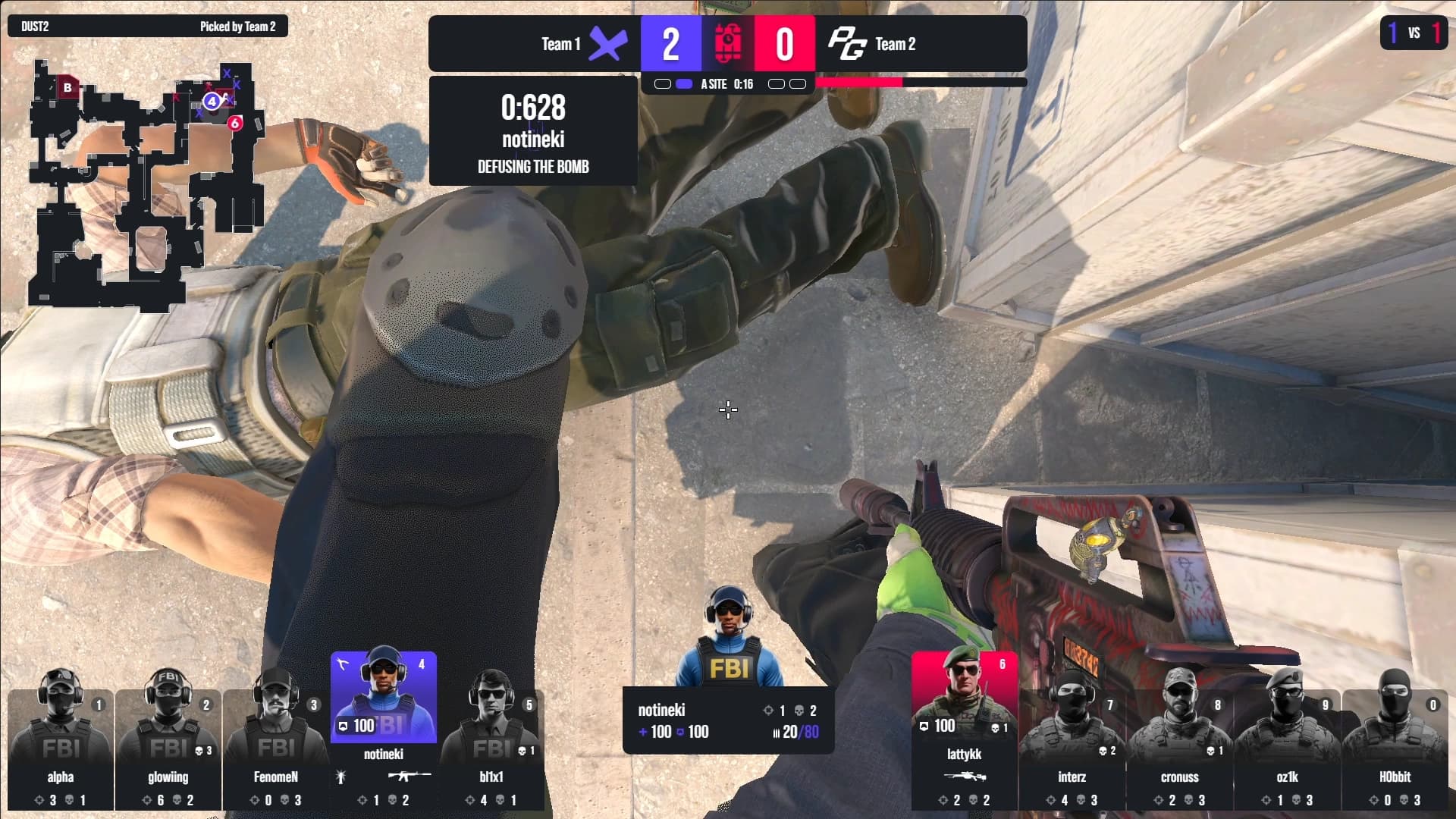Image resolution: width=1456 pixels, height=819 pixels.
Task: Select bl1x1's player card
Action: [491, 747]
